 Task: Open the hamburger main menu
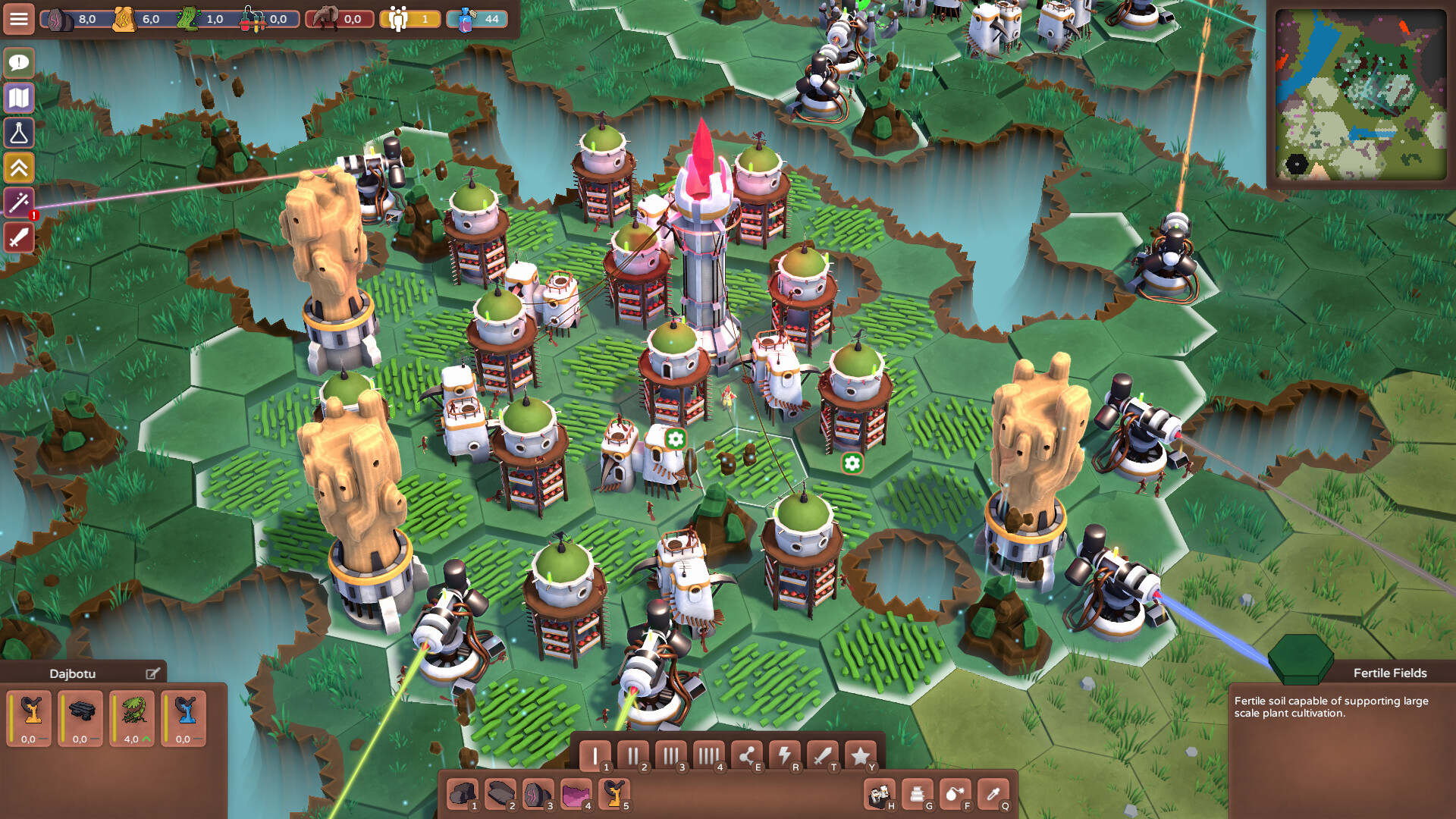[19, 19]
